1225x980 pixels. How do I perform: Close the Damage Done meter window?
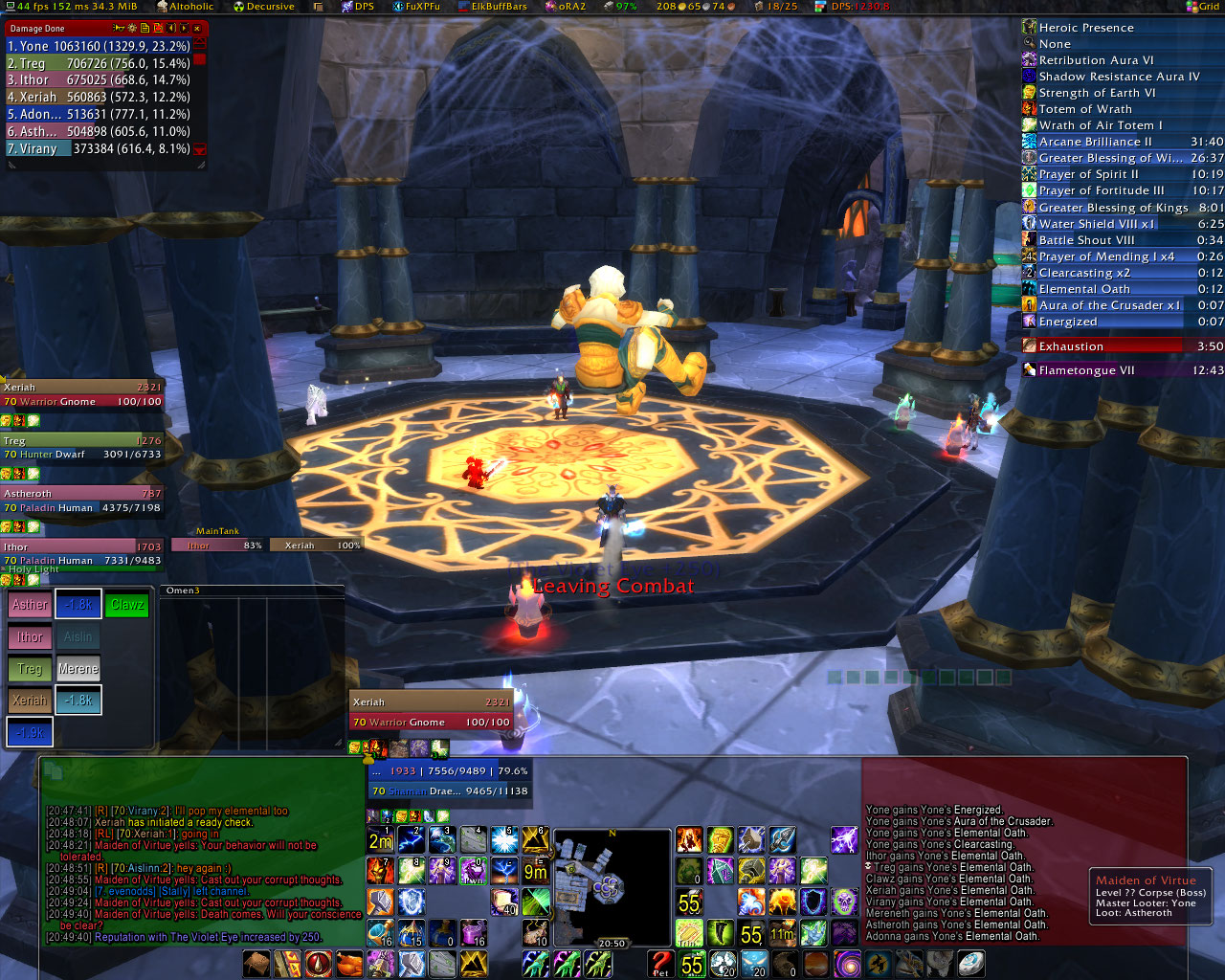pos(198,29)
